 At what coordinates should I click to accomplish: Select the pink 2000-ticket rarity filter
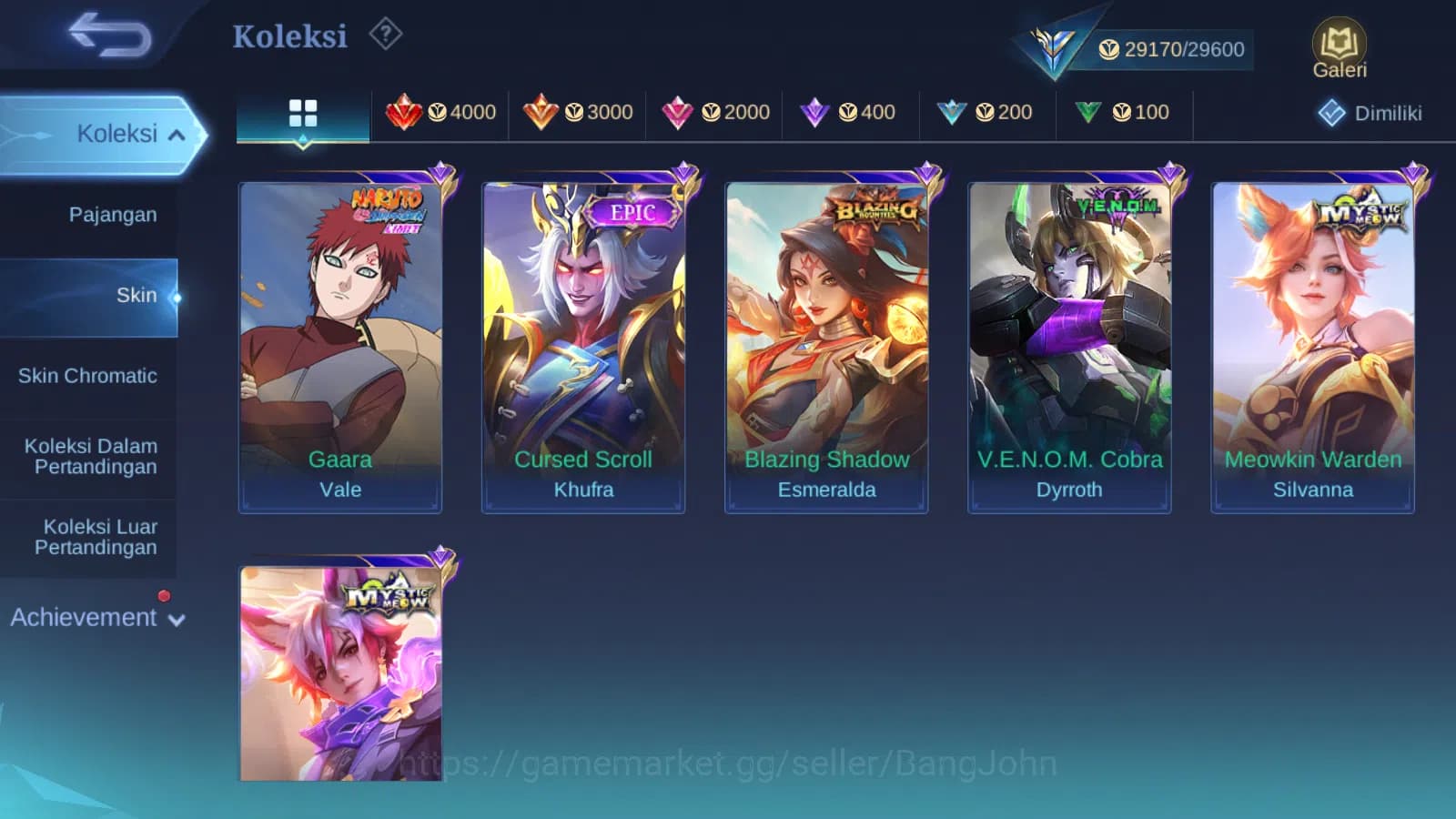point(714,112)
